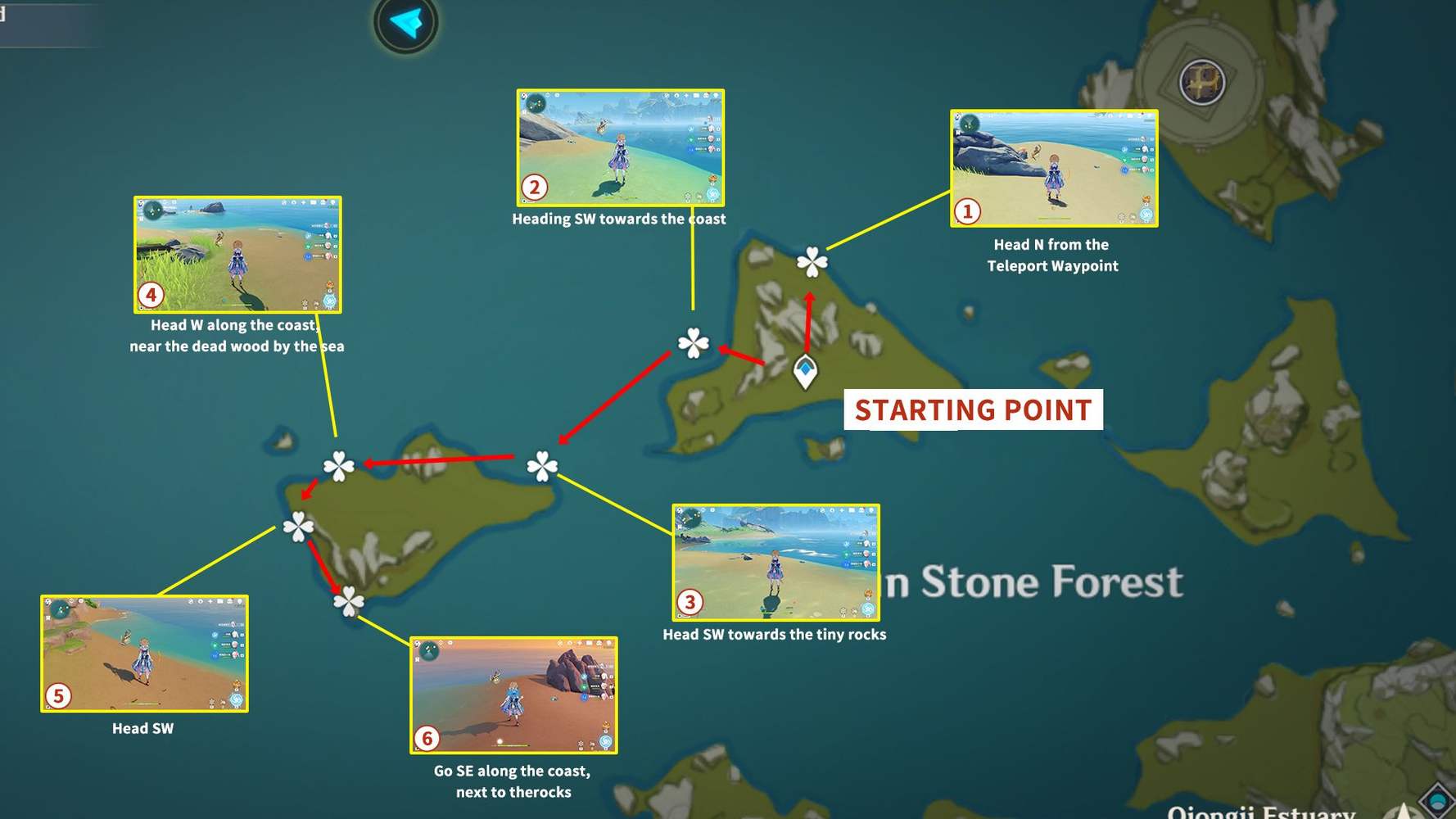The height and width of the screenshot is (819, 1456).
Task: Click the minimap in screenshot 2
Action: click(x=536, y=105)
